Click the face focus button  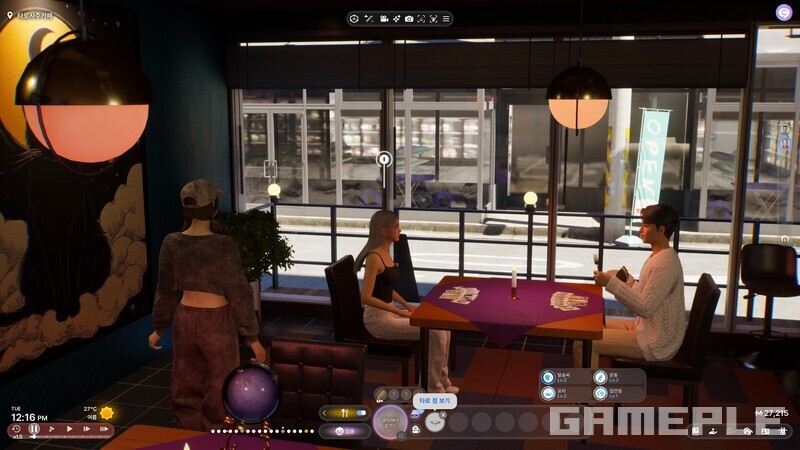point(420,19)
